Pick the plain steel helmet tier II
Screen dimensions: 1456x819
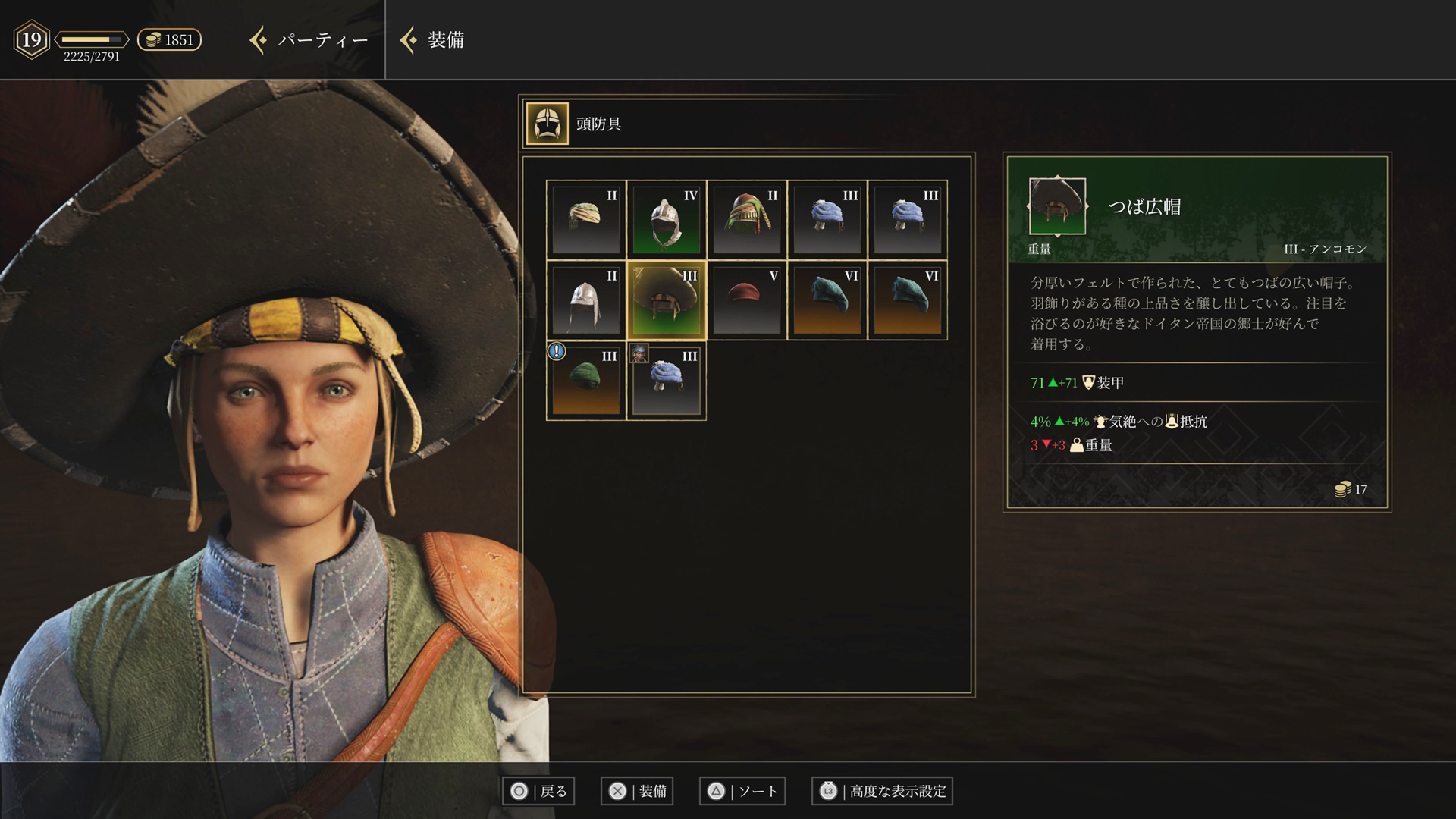[586, 300]
